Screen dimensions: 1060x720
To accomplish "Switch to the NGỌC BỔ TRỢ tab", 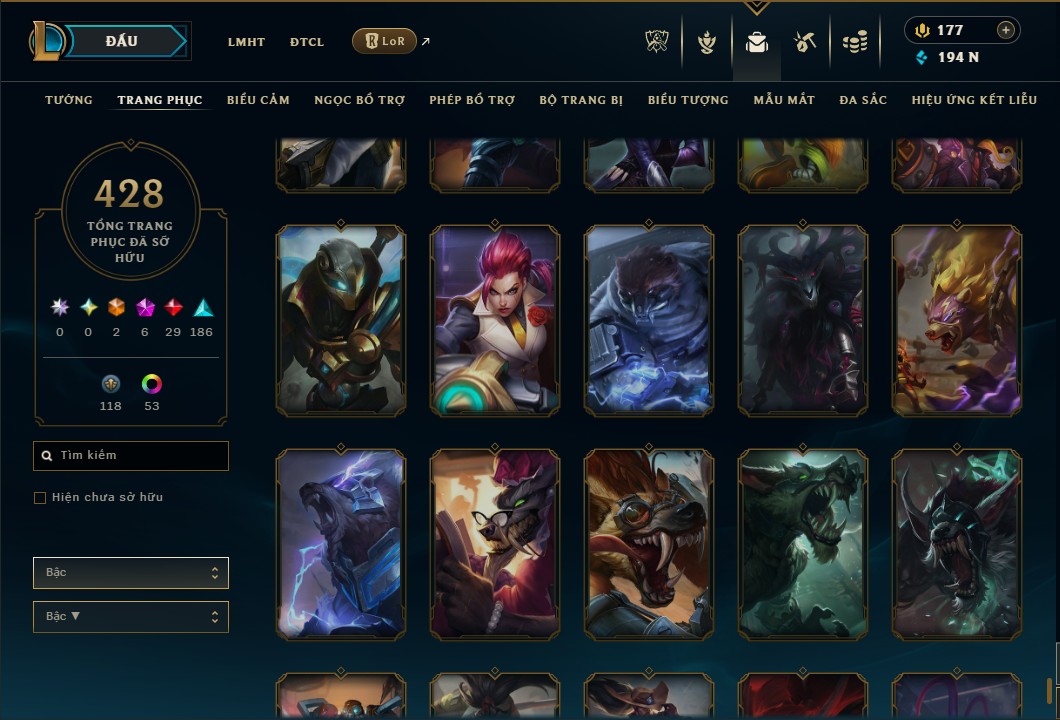I will coord(359,100).
